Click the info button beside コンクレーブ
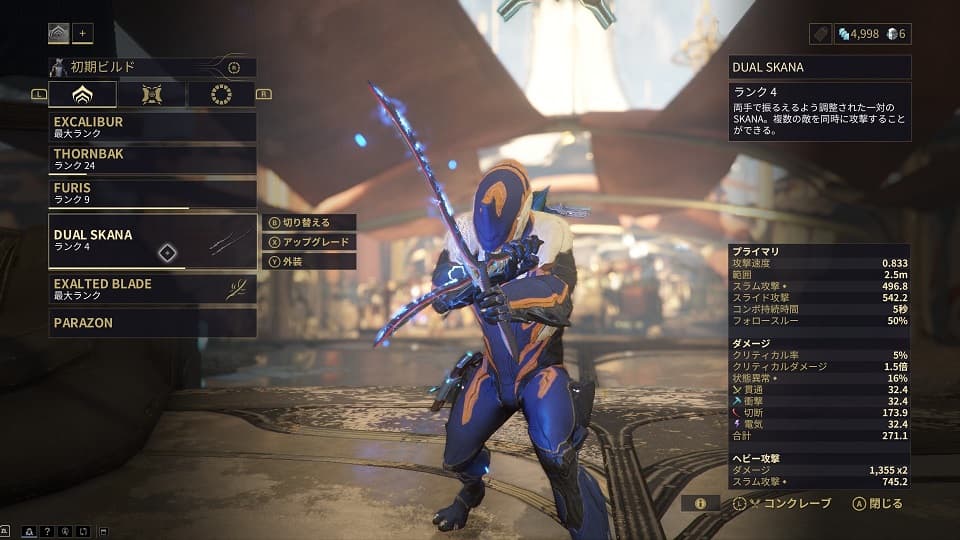960x540 pixels. tap(700, 503)
